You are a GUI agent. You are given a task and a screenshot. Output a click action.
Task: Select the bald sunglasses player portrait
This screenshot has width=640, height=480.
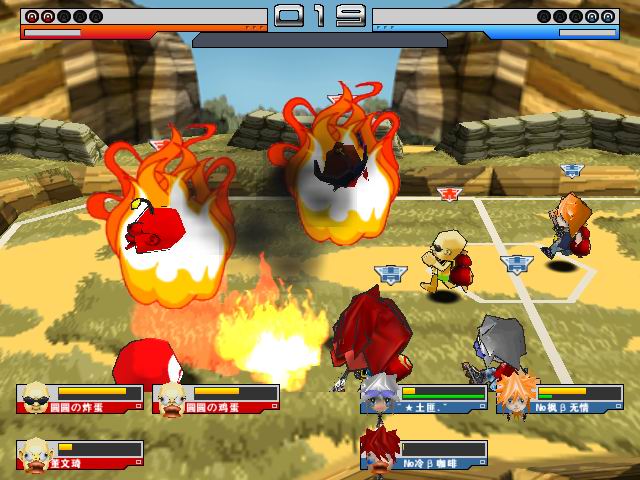point(36,397)
